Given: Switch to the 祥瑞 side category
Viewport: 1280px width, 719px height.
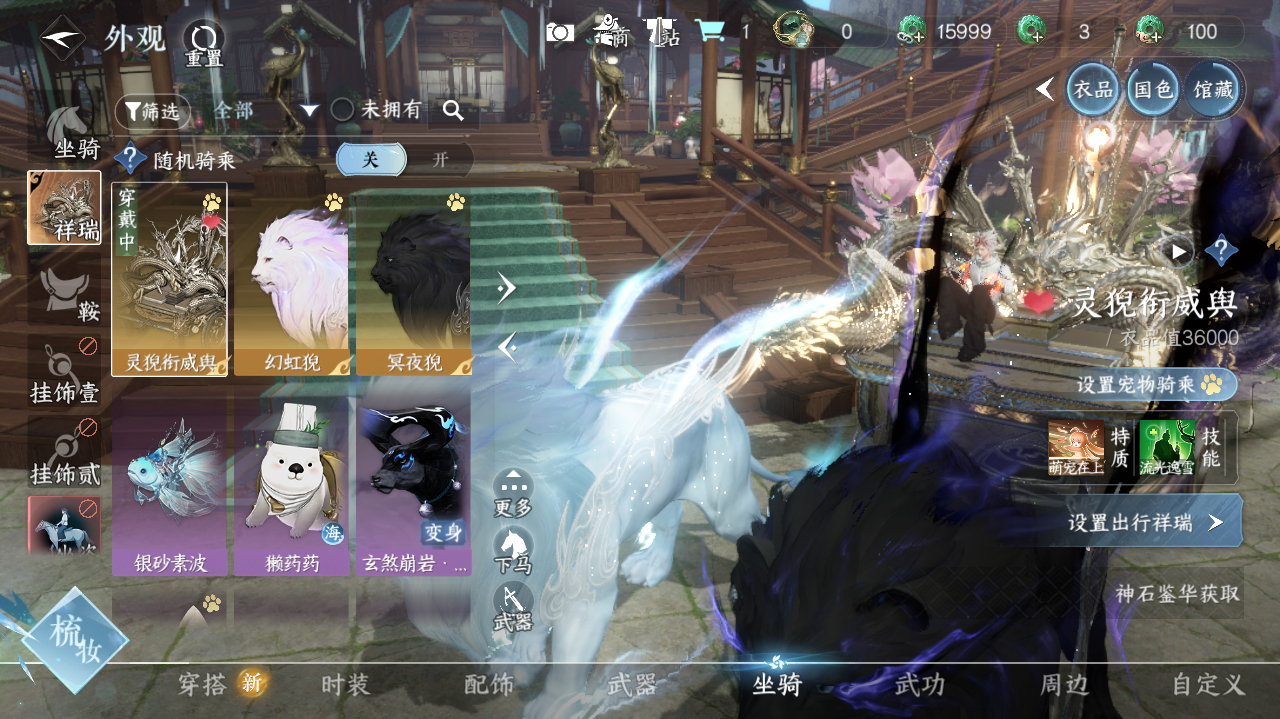Looking at the screenshot, I should click(64, 207).
